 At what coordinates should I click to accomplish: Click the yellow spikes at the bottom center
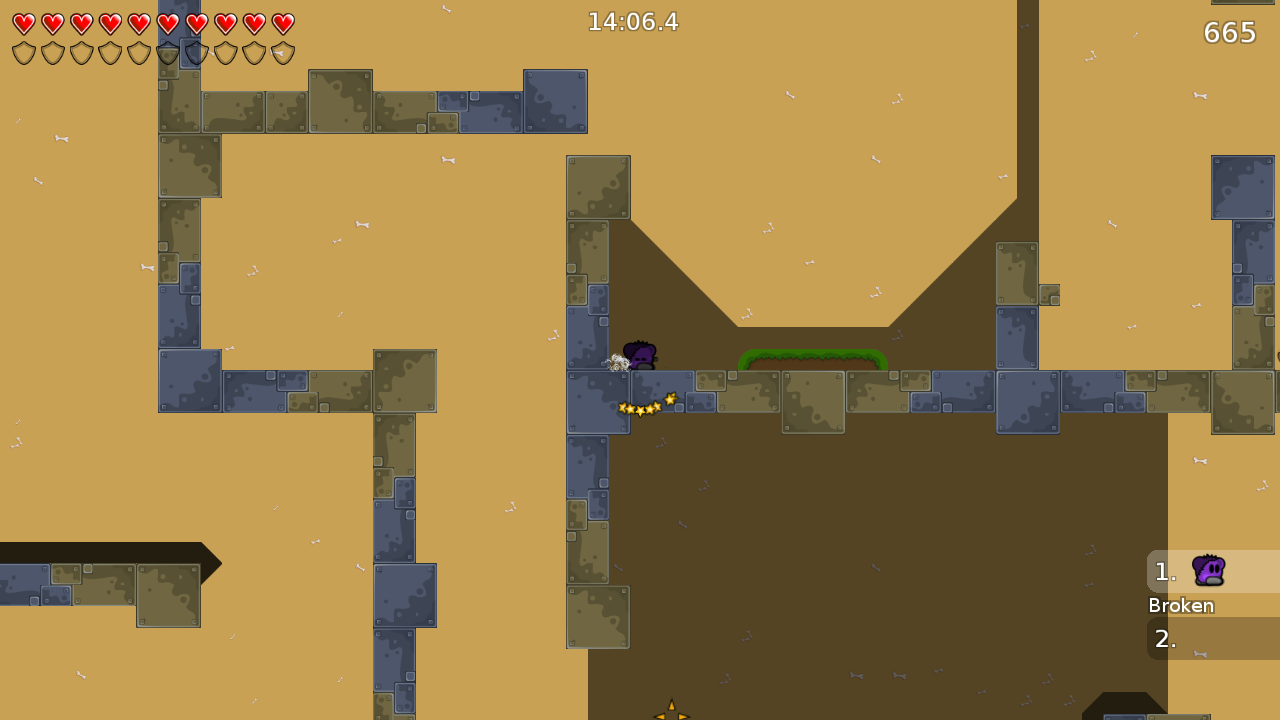pyautogui.click(x=671, y=712)
